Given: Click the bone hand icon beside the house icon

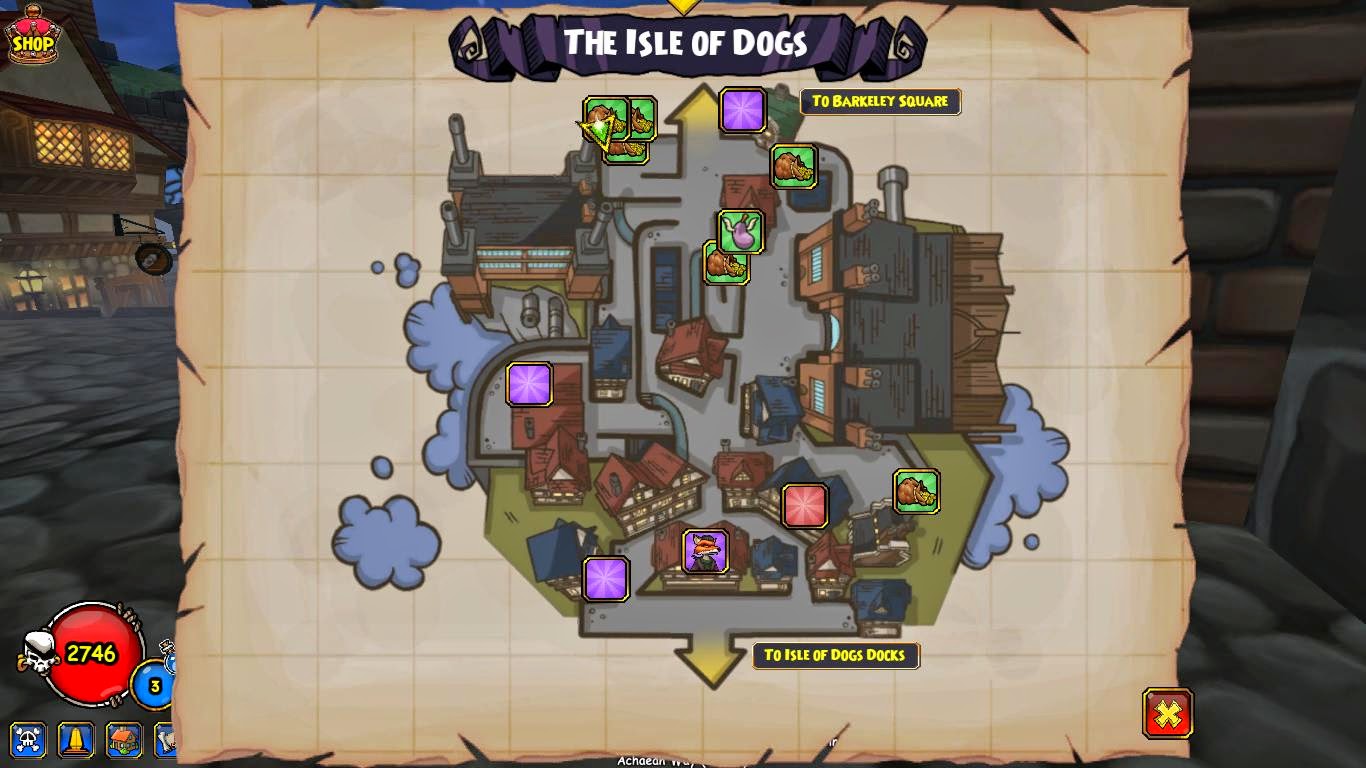Looking at the screenshot, I should tap(165, 741).
